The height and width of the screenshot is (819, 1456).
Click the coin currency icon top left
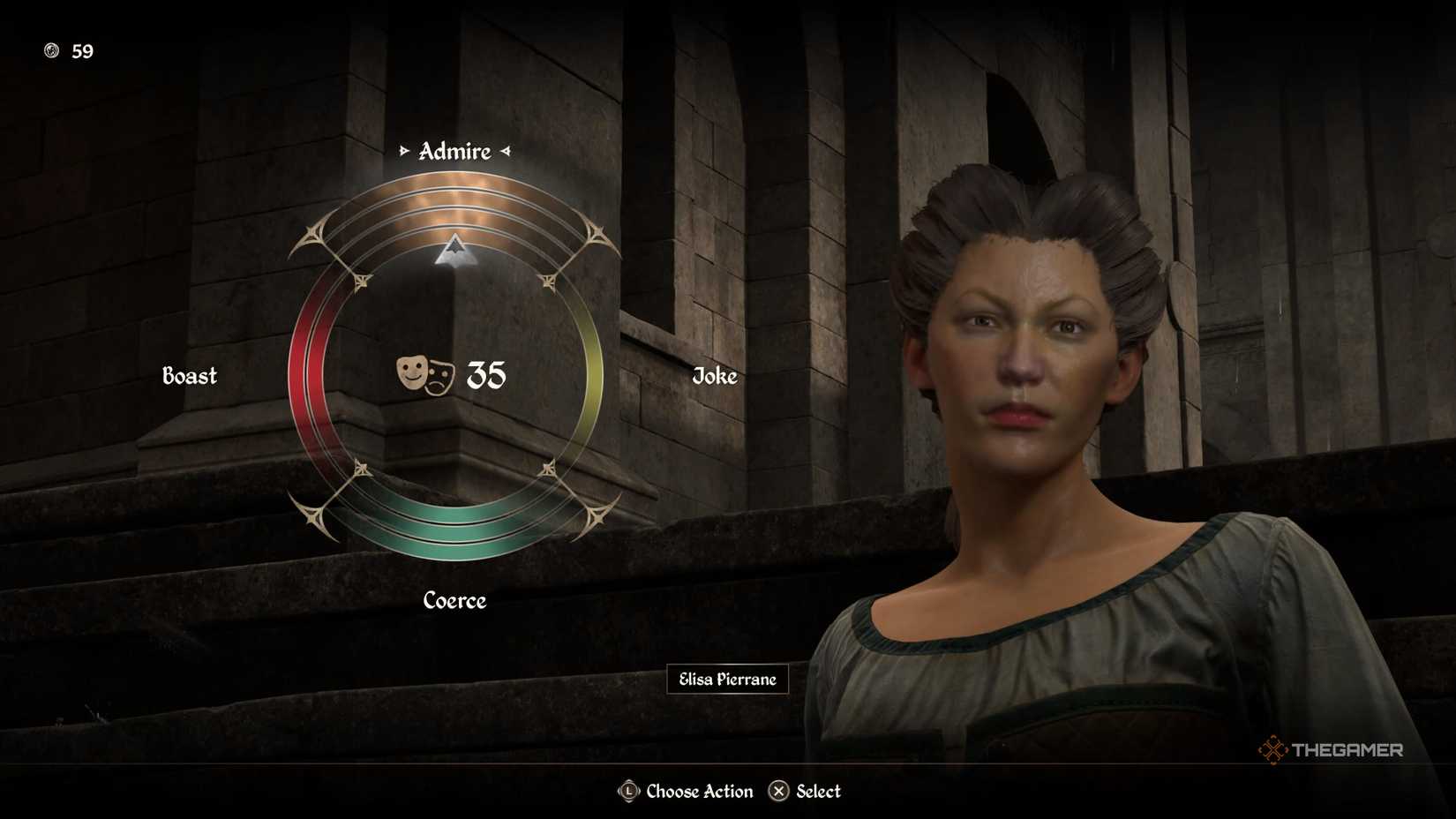50,52
